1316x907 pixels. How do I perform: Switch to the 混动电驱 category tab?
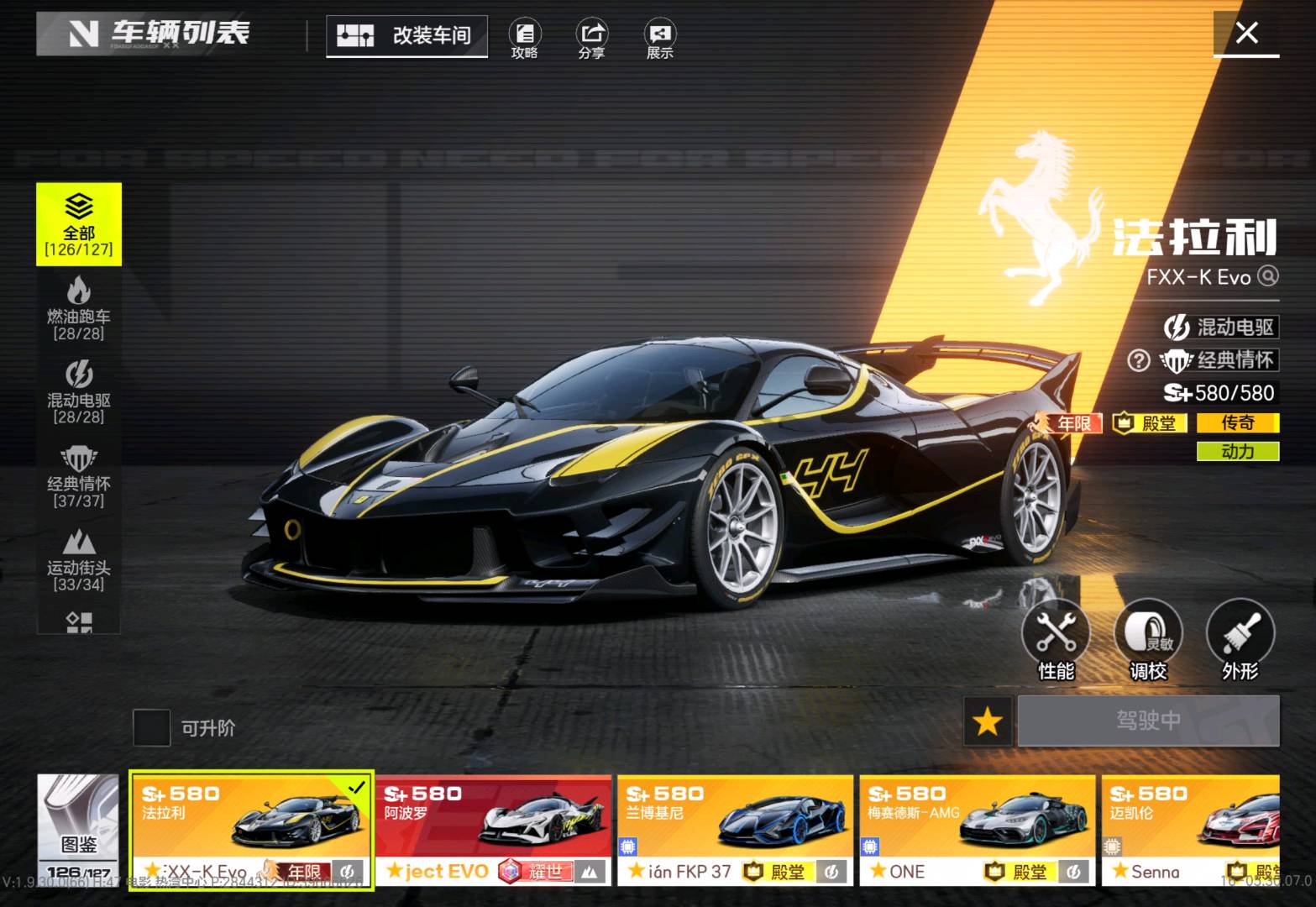point(79,391)
